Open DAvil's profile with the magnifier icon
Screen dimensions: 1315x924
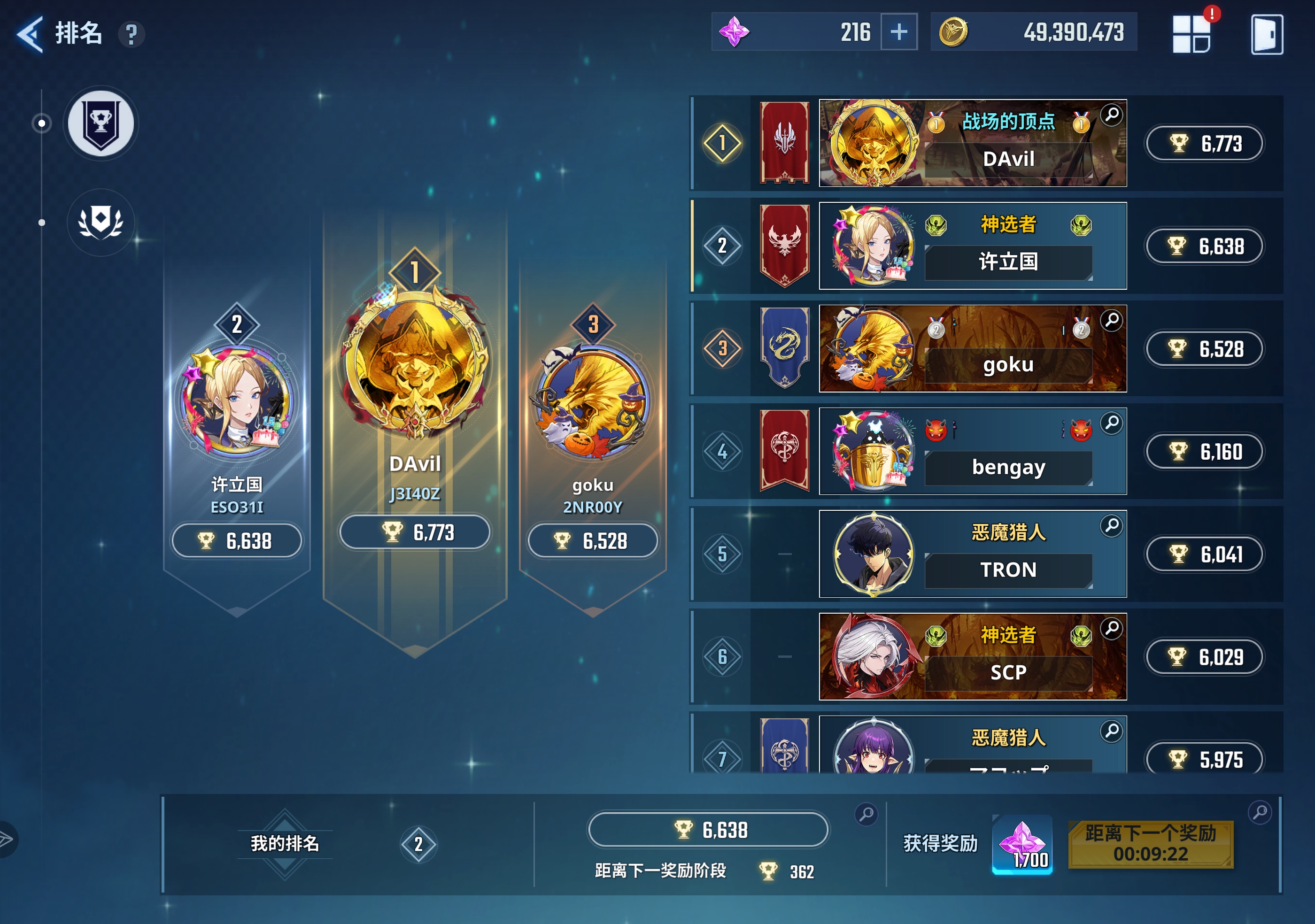tap(1111, 115)
